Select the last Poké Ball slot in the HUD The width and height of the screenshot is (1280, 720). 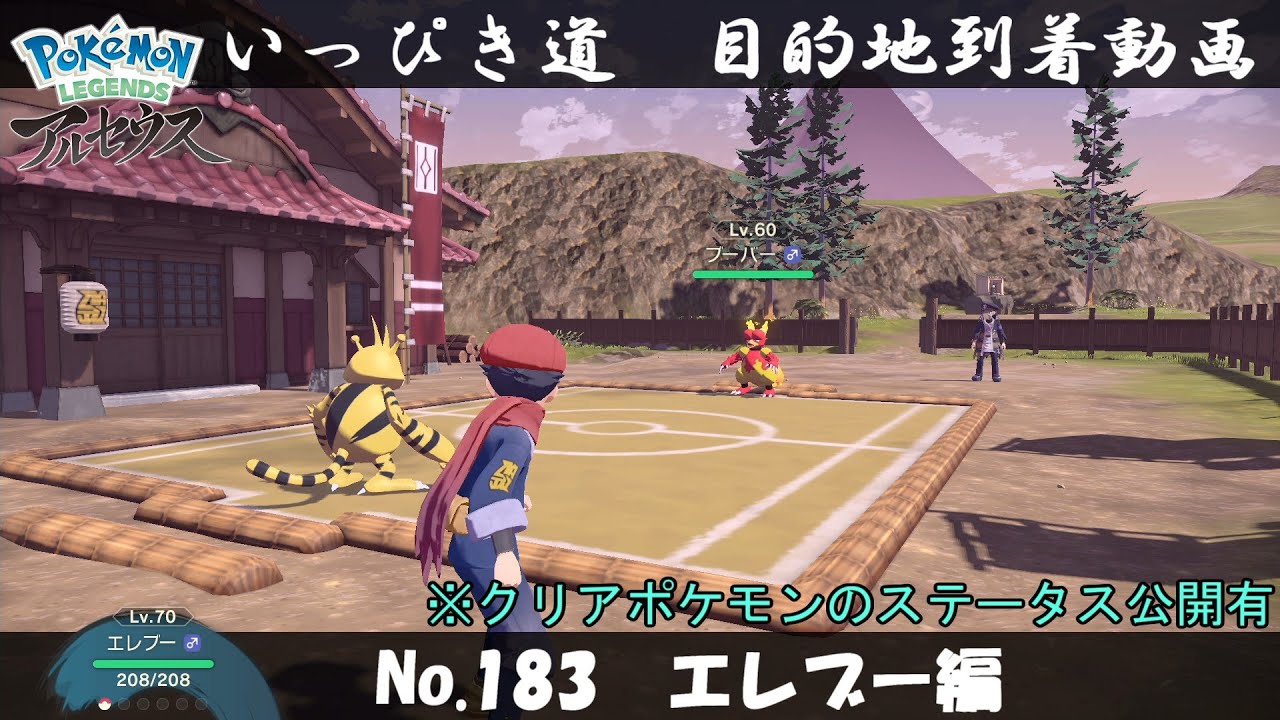[x=201, y=703]
